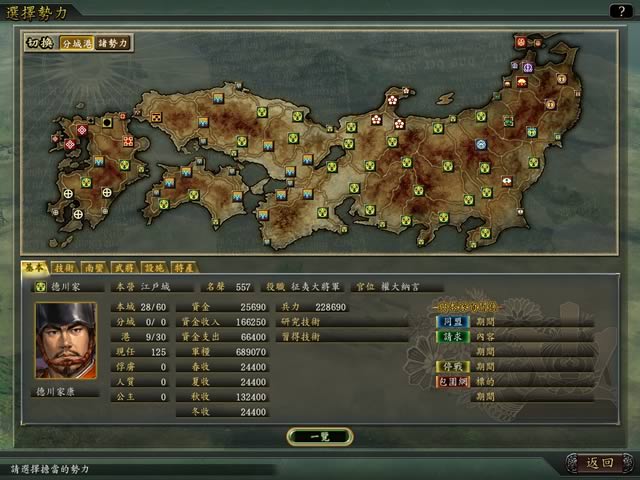Switch map view to 諸勢力

click(x=113, y=44)
